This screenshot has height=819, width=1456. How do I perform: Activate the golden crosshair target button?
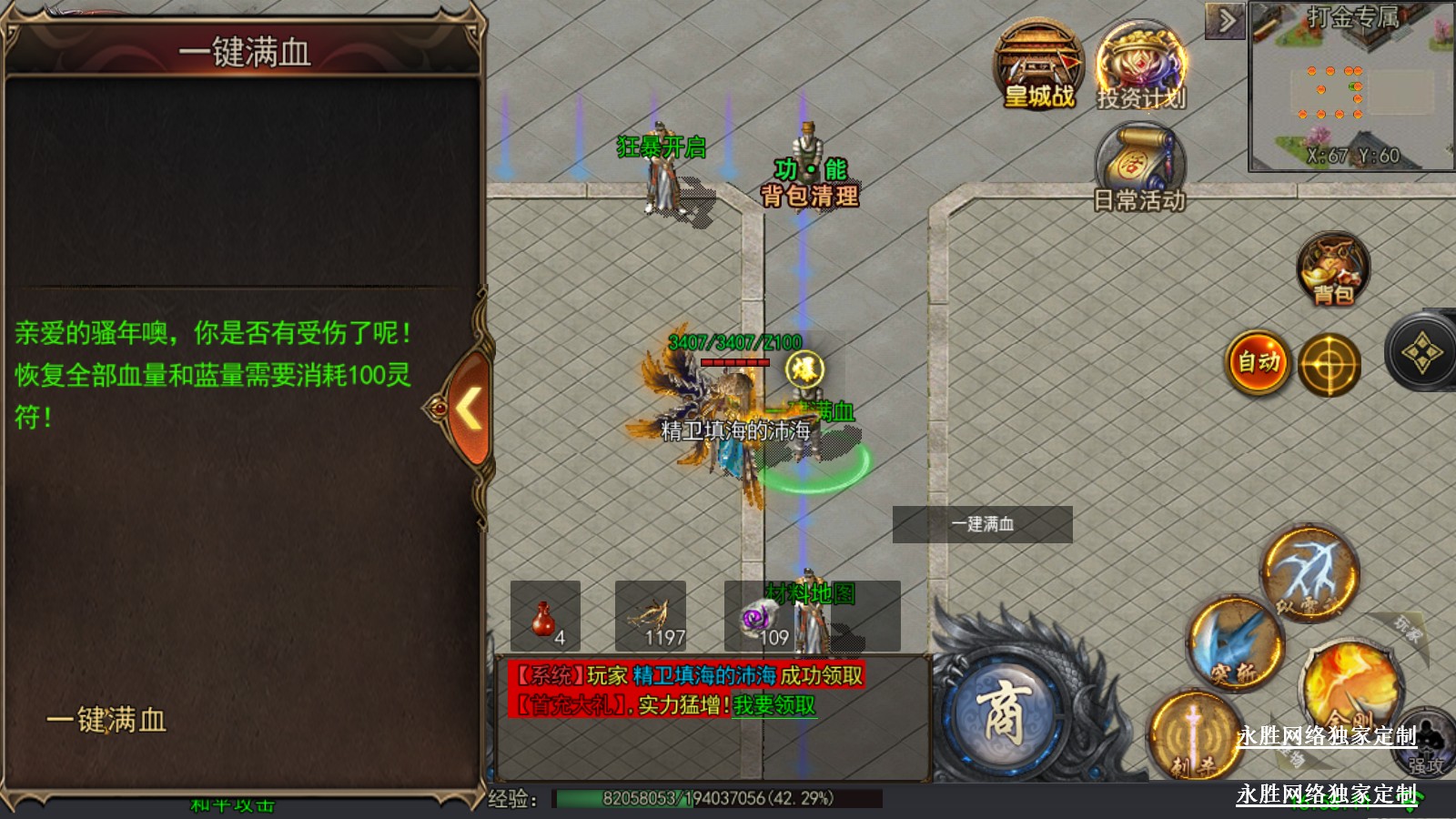1329,365
